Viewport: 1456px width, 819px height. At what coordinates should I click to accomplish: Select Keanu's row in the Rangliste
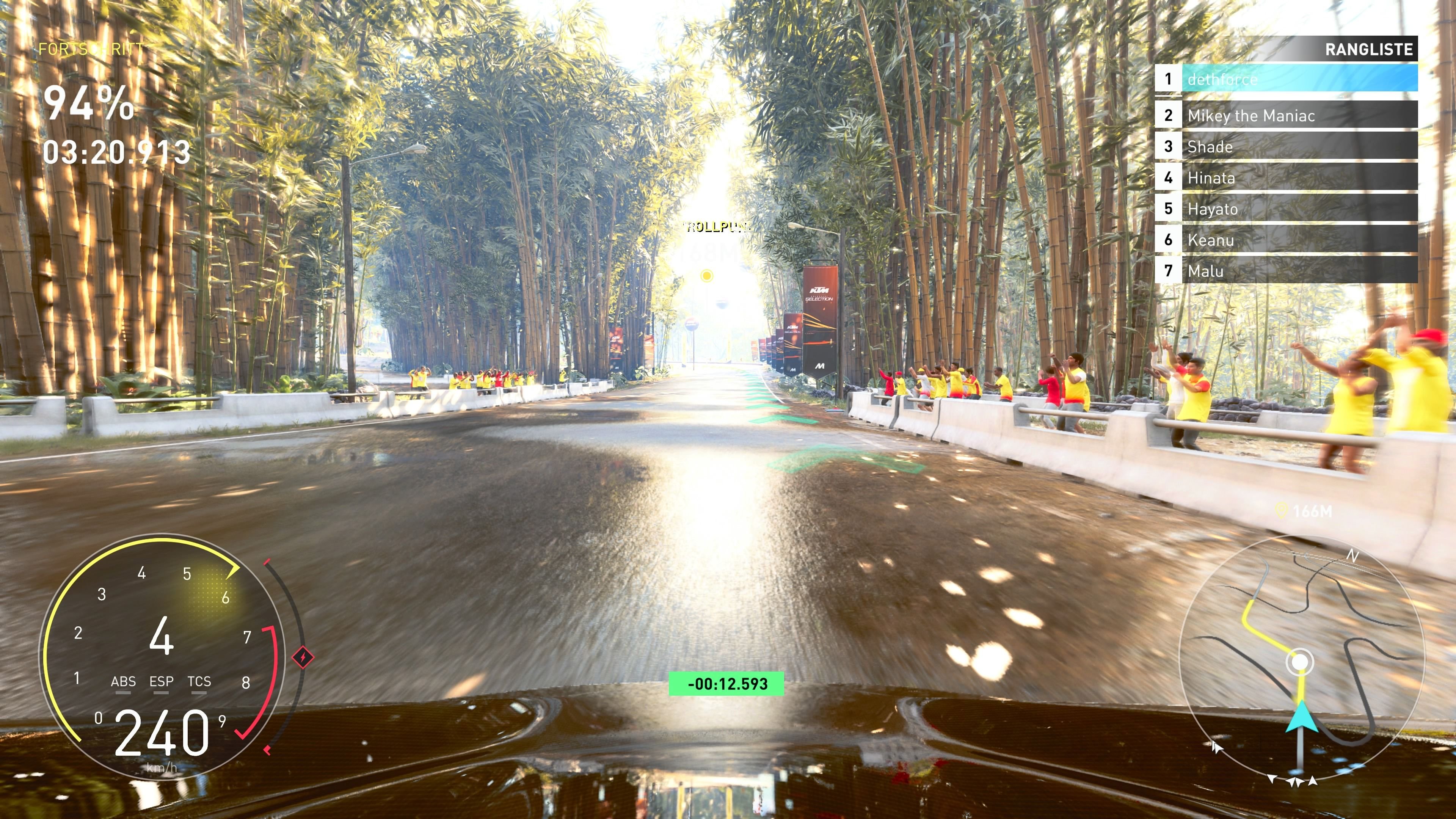coord(1286,240)
